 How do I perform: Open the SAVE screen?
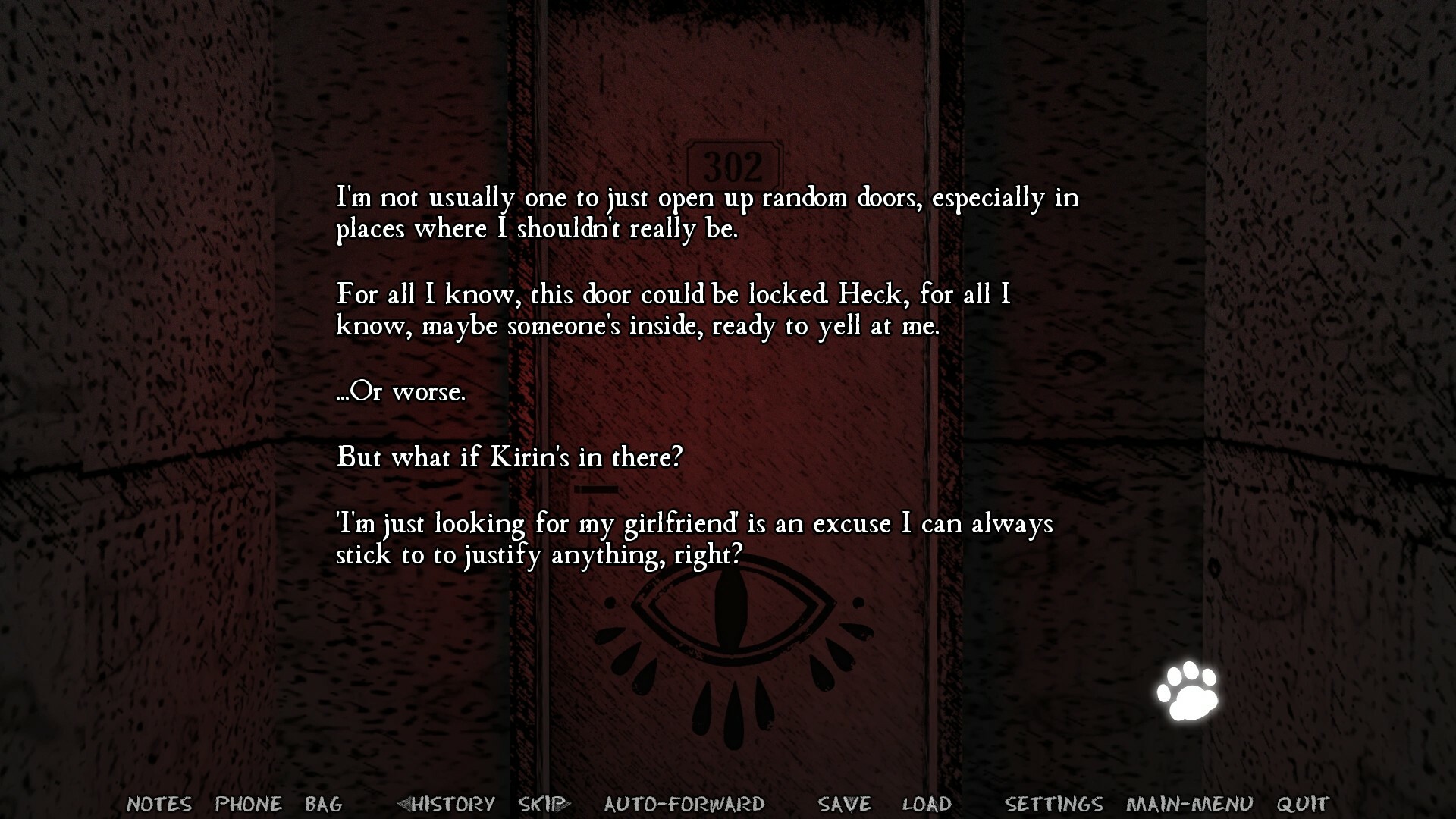pyautogui.click(x=842, y=805)
